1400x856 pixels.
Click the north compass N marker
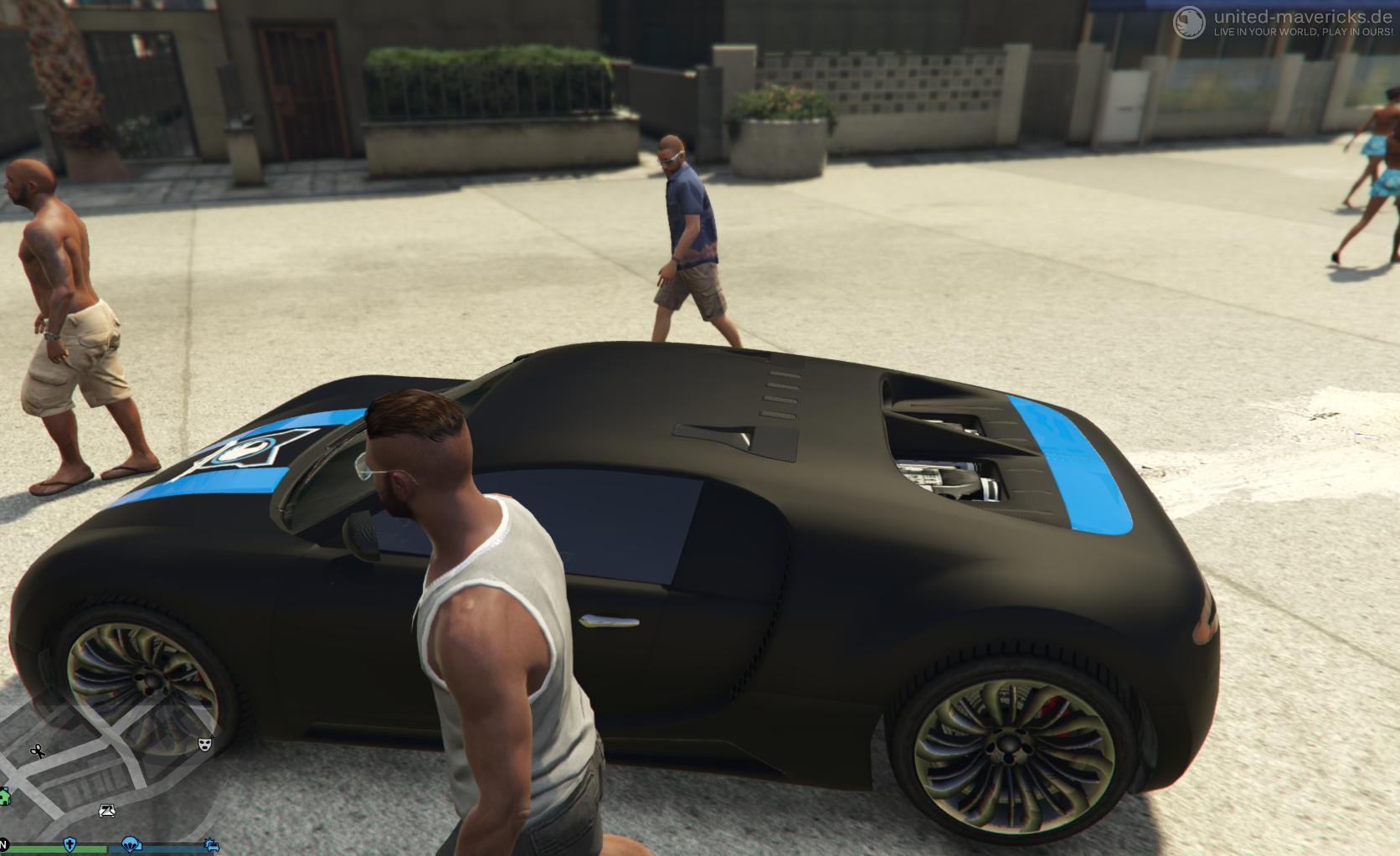point(3,843)
